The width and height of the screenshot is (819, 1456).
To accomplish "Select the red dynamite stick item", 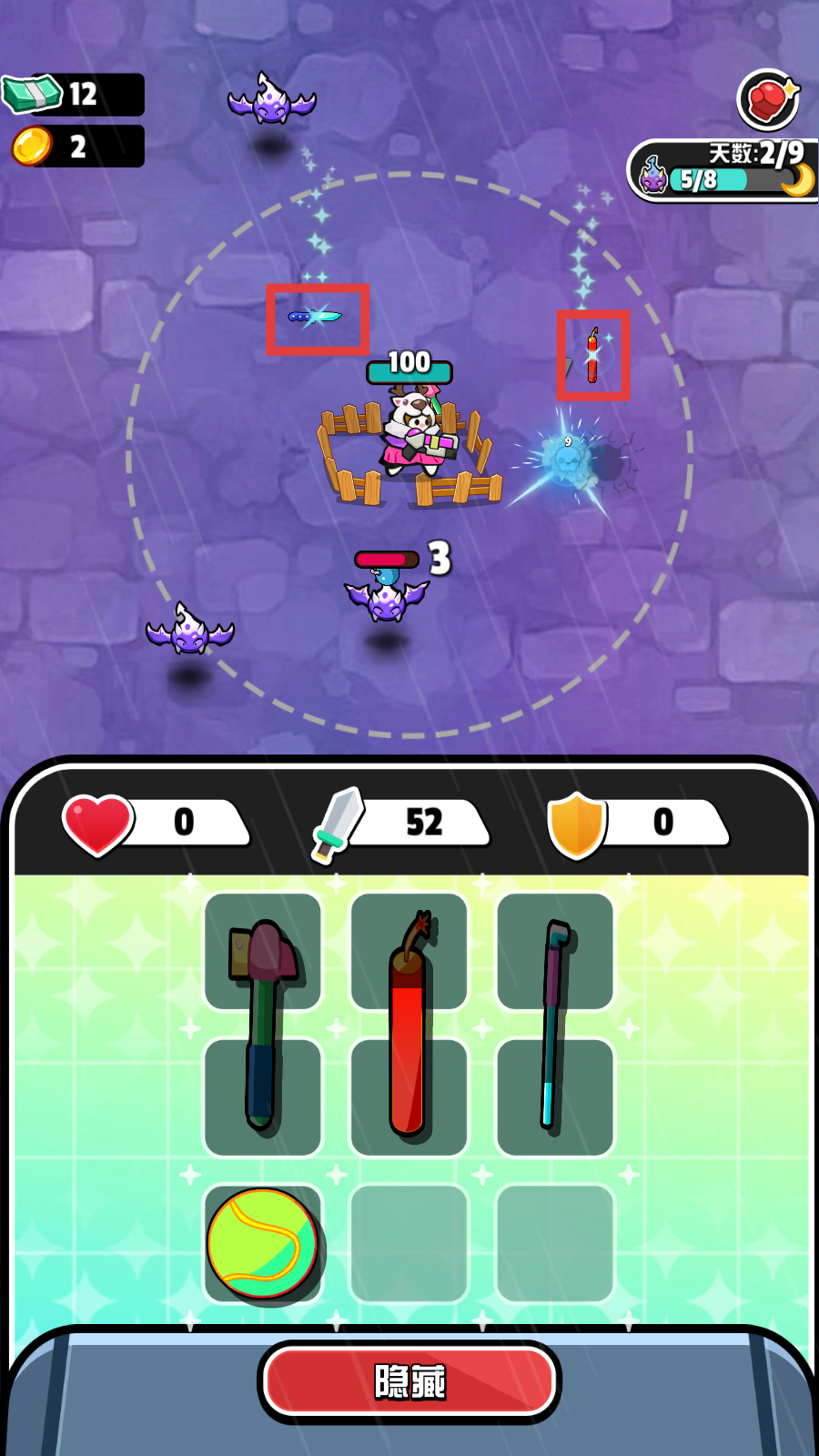I will click(x=409, y=1026).
